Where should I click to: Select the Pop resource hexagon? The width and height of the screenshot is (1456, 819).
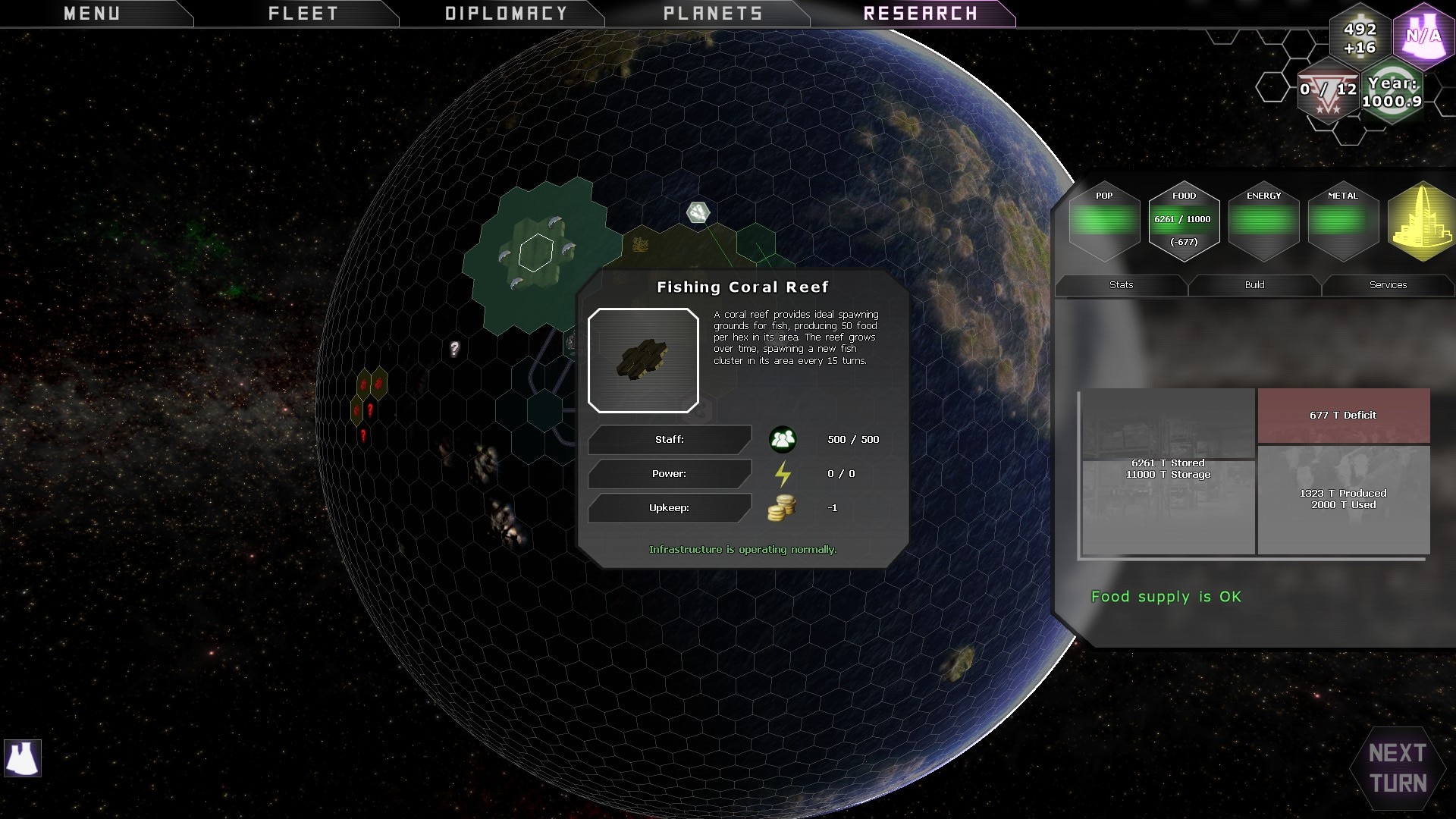[x=1104, y=221]
